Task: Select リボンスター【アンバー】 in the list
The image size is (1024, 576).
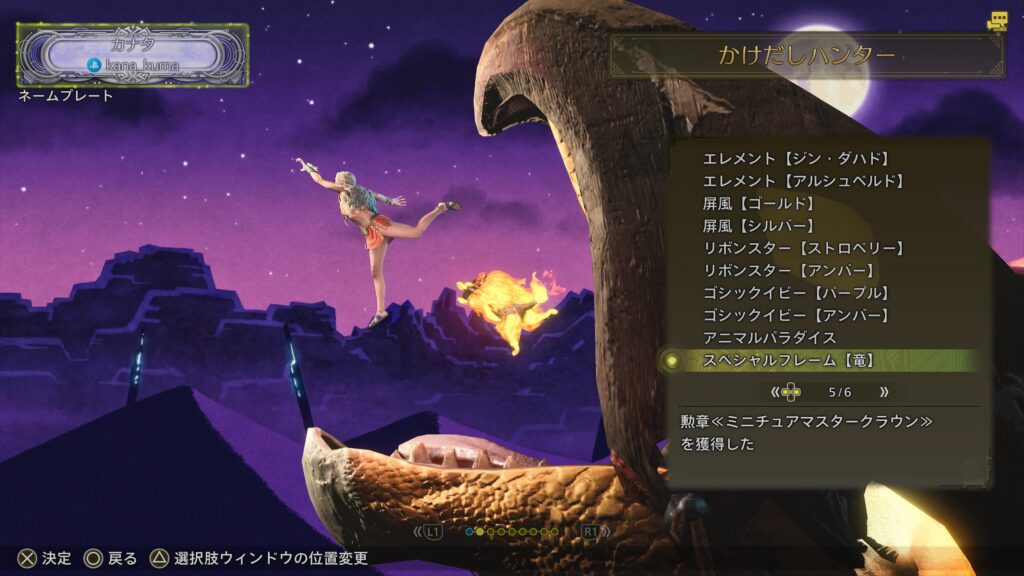Action: pos(789,270)
